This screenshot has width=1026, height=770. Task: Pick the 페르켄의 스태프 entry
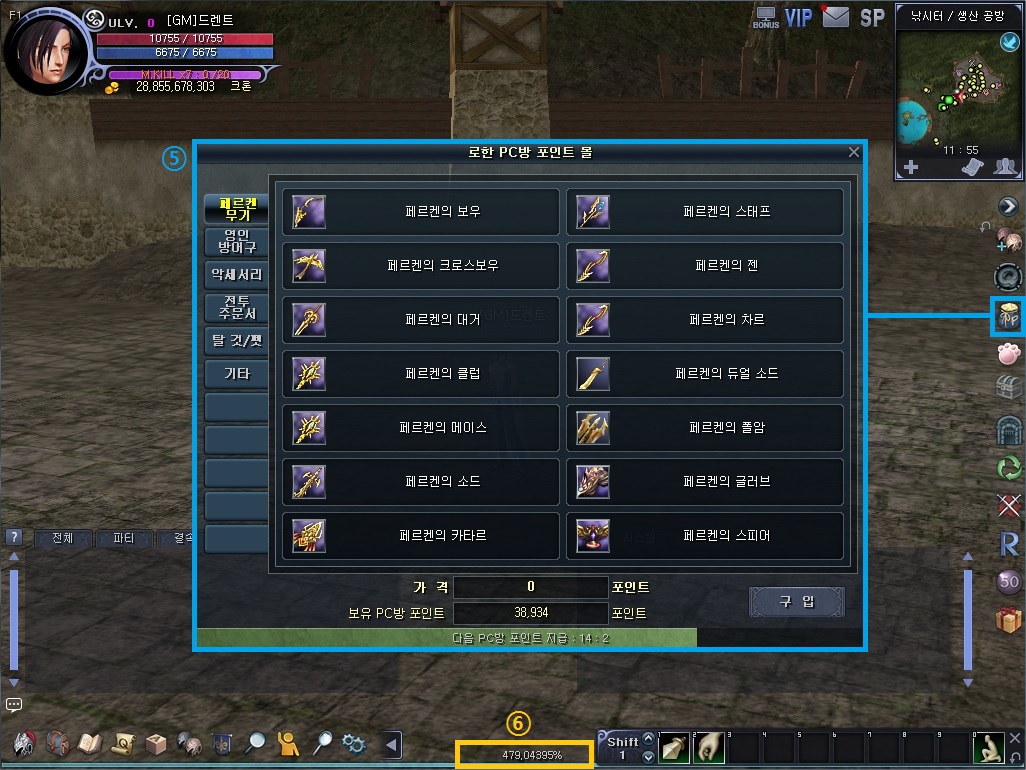705,212
